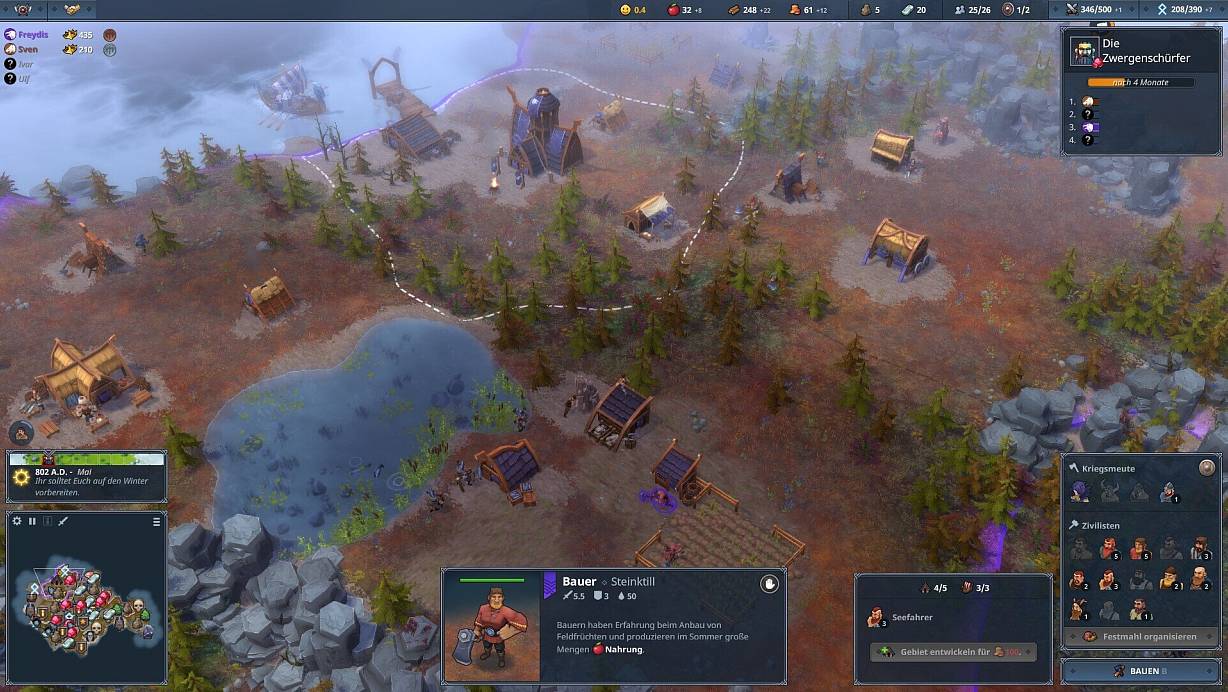Select Freydis in the player list
The image size is (1228, 692).
[x=33, y=34]
